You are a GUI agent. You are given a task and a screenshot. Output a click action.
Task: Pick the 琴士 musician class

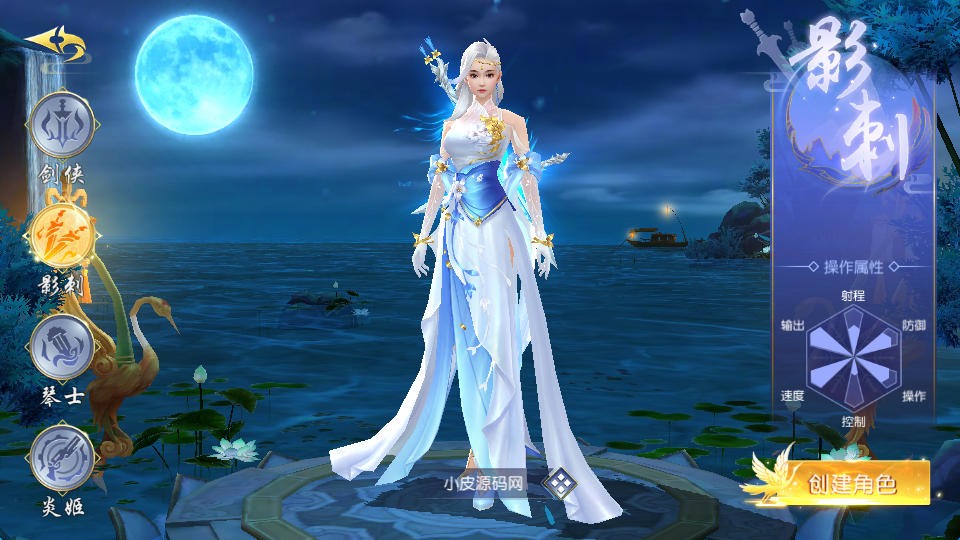pos(62,347)
